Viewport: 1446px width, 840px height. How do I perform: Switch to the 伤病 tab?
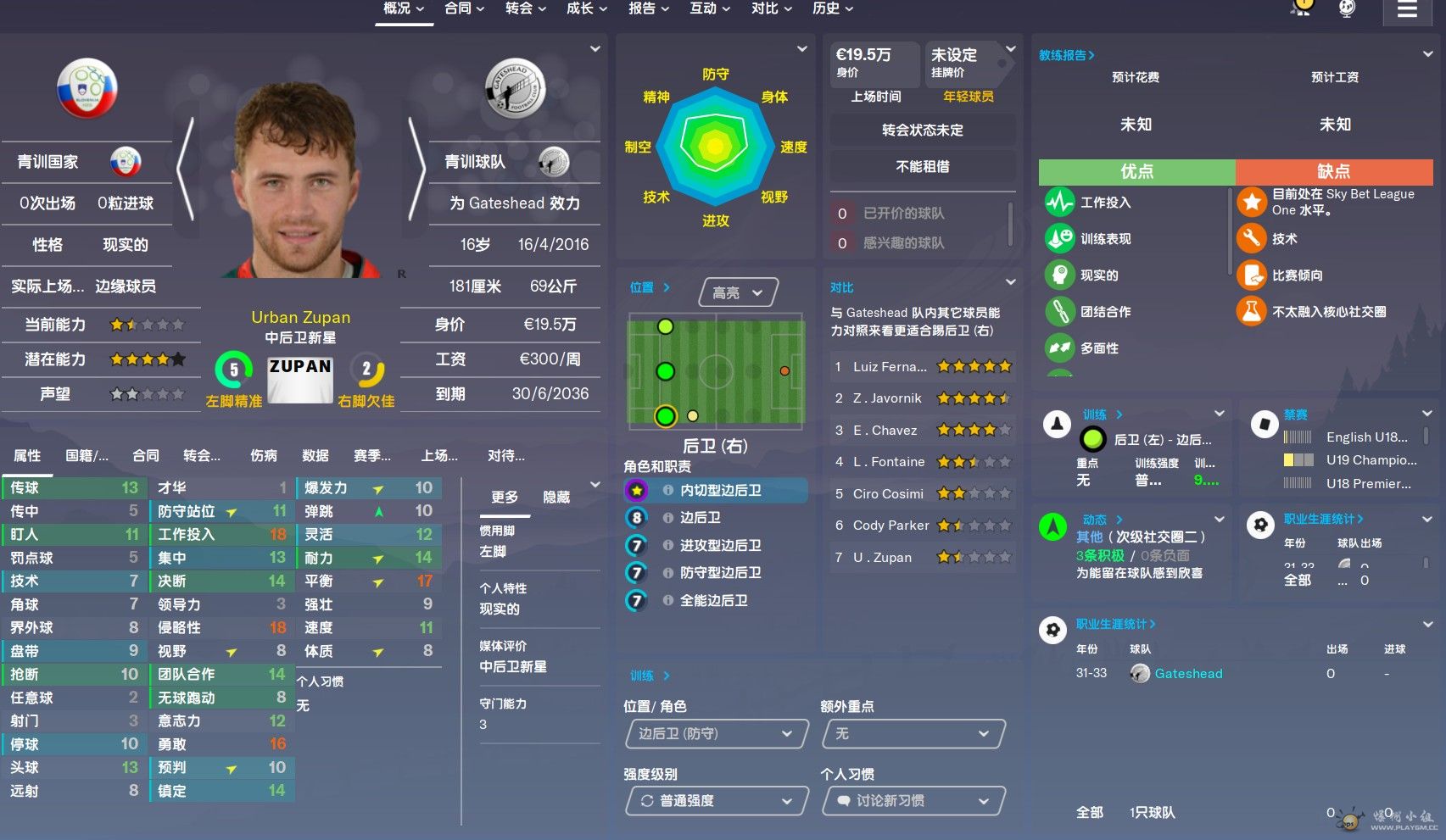pos(264,456)
